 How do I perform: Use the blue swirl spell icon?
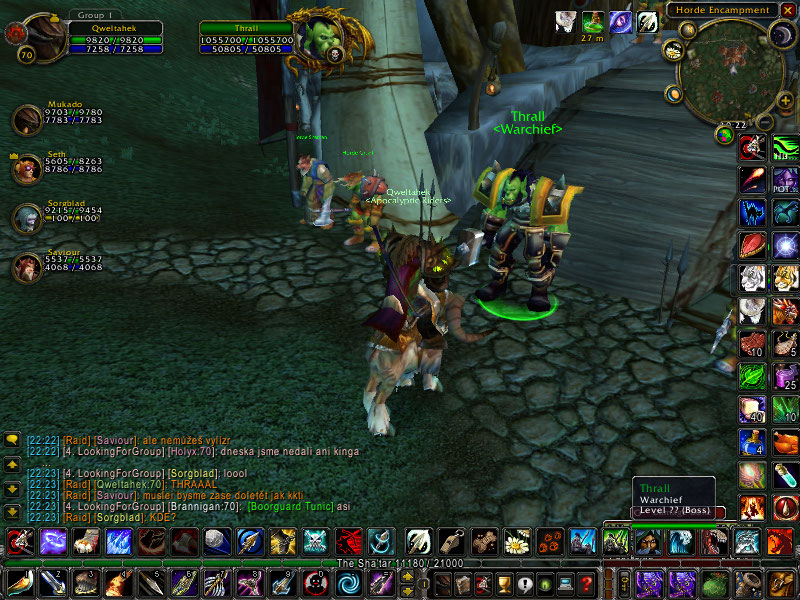point(348,583)
